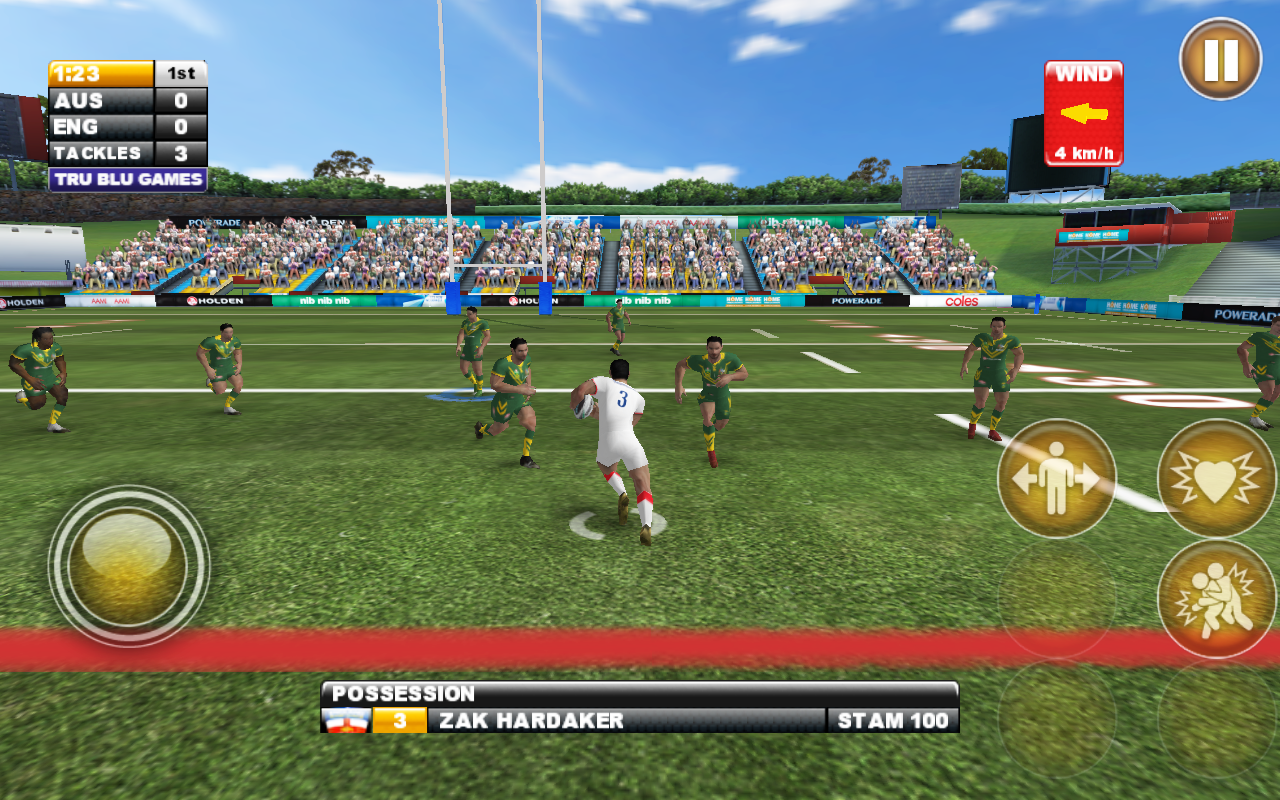The height and width of the screenshot is (800, 1280).
Task: Activate the tackle action icon
Action: pos(1215,597)
